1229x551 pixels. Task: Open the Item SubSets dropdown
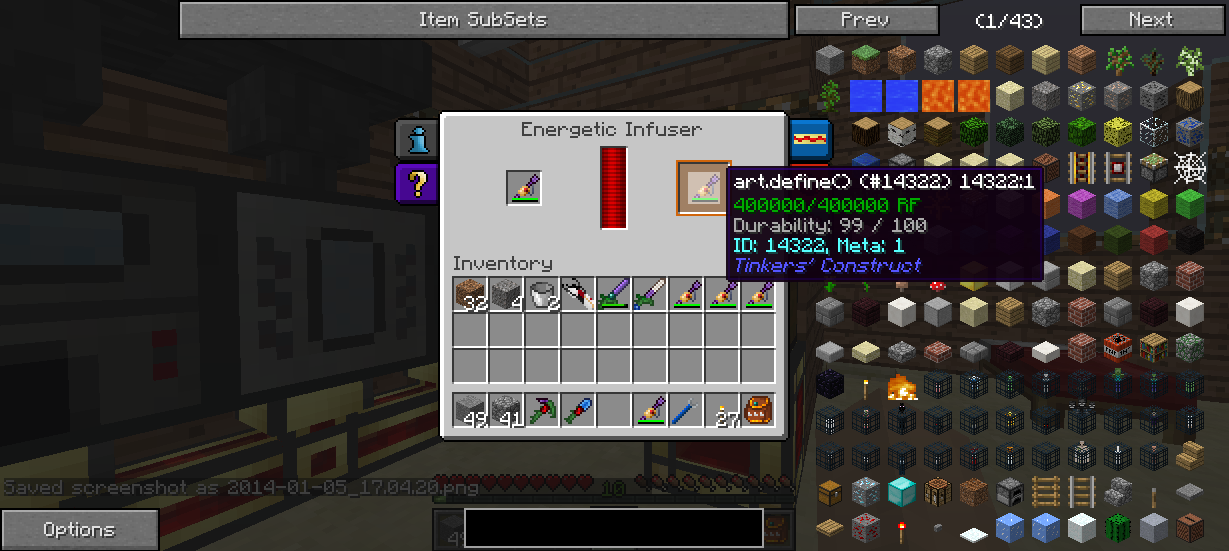[x=483, y=20]
